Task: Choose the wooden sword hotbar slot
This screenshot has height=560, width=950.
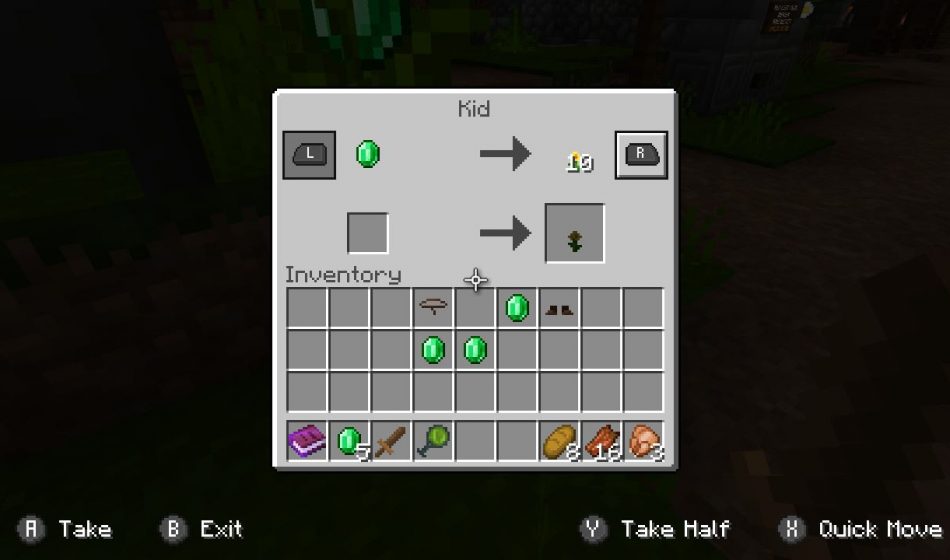Action: 391,440
